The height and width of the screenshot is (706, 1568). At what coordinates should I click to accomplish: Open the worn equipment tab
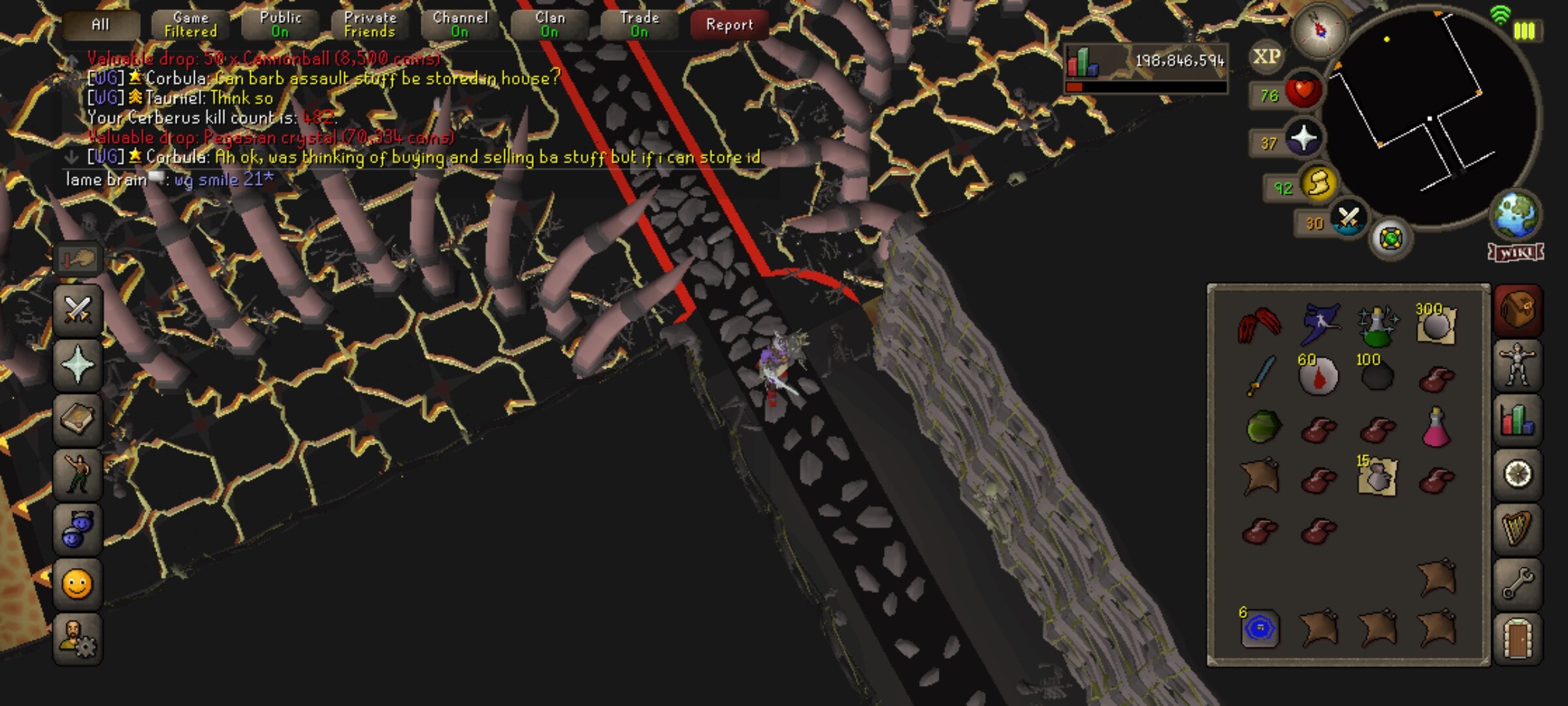1517,365
